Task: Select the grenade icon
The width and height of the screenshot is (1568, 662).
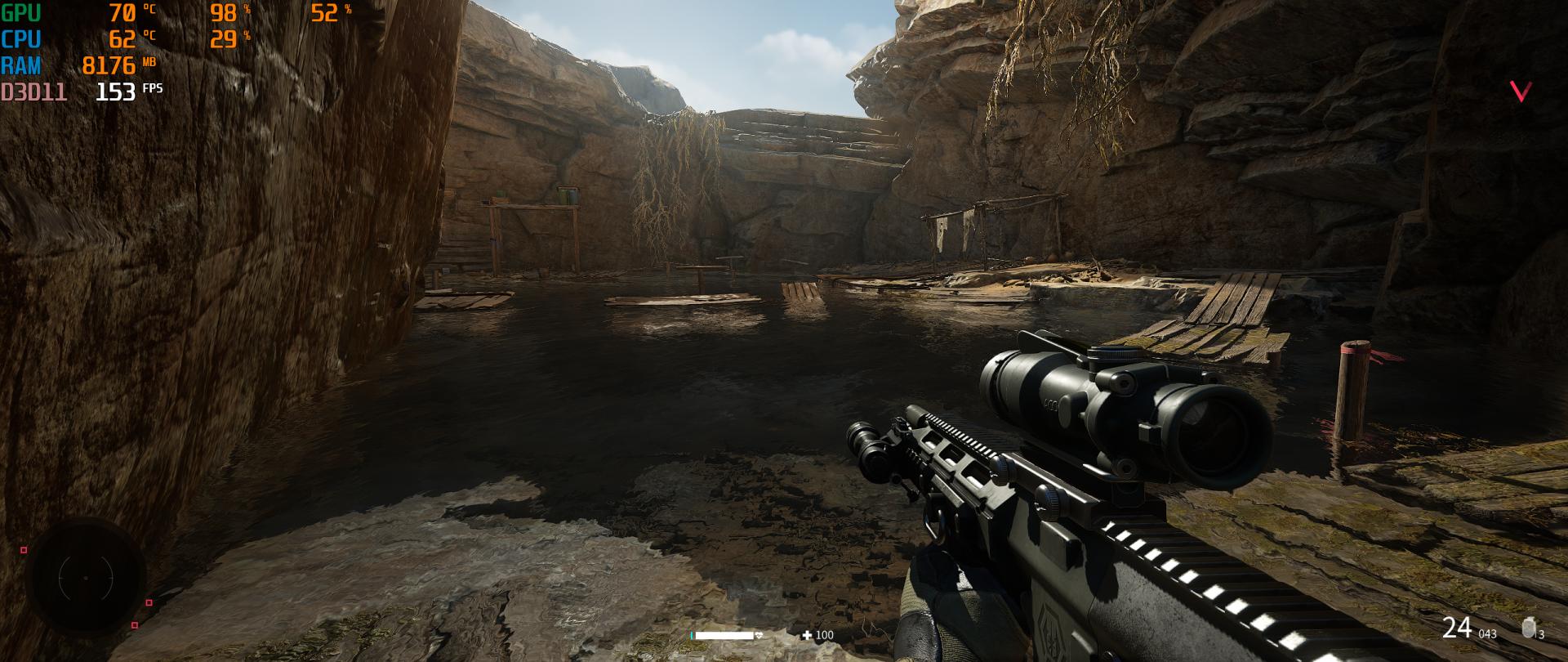Action: [1529, 628]
